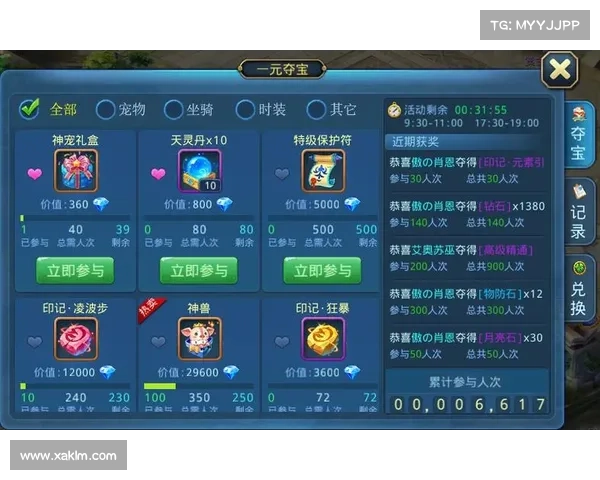
Task: Choose the 坐骑 category filter
Action: 173,109
